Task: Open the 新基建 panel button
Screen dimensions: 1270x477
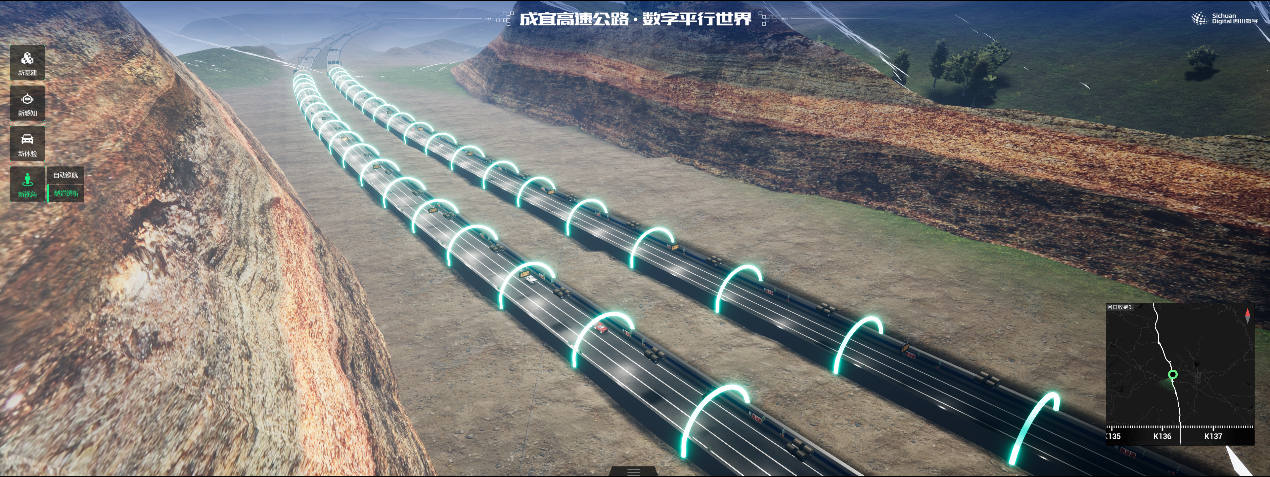Action: [x=27, y=62]
